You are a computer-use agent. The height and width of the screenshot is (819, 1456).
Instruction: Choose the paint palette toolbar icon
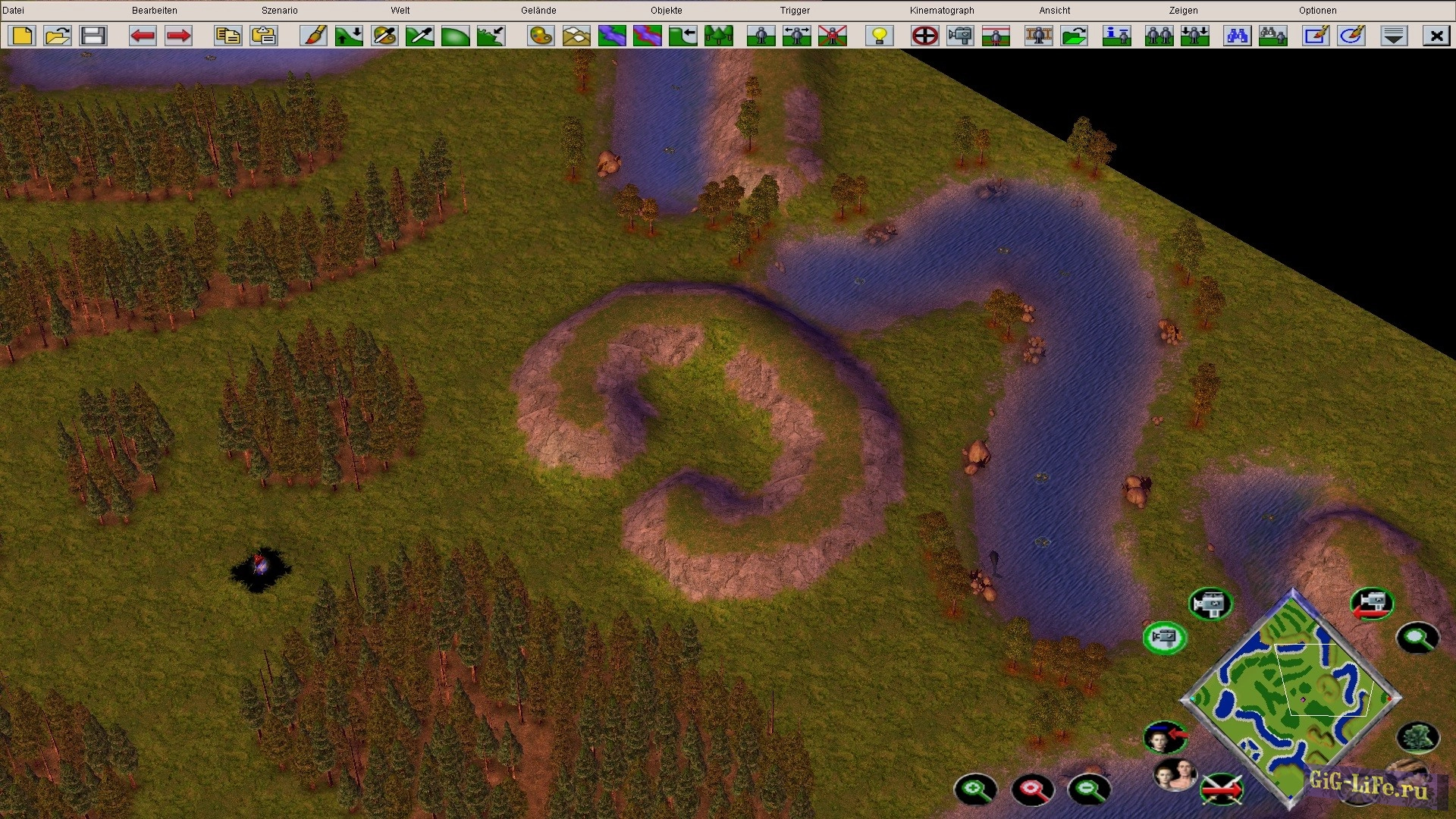point(541,36)
